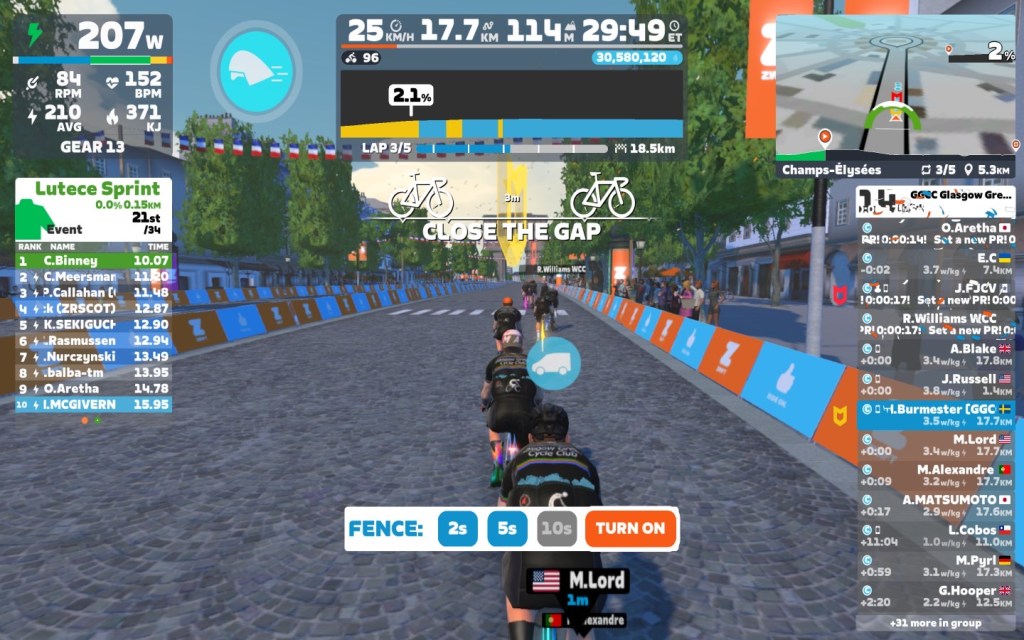Show the +31 more in group
This screenshot has width=1024, height=640.
tap(935, 622)
